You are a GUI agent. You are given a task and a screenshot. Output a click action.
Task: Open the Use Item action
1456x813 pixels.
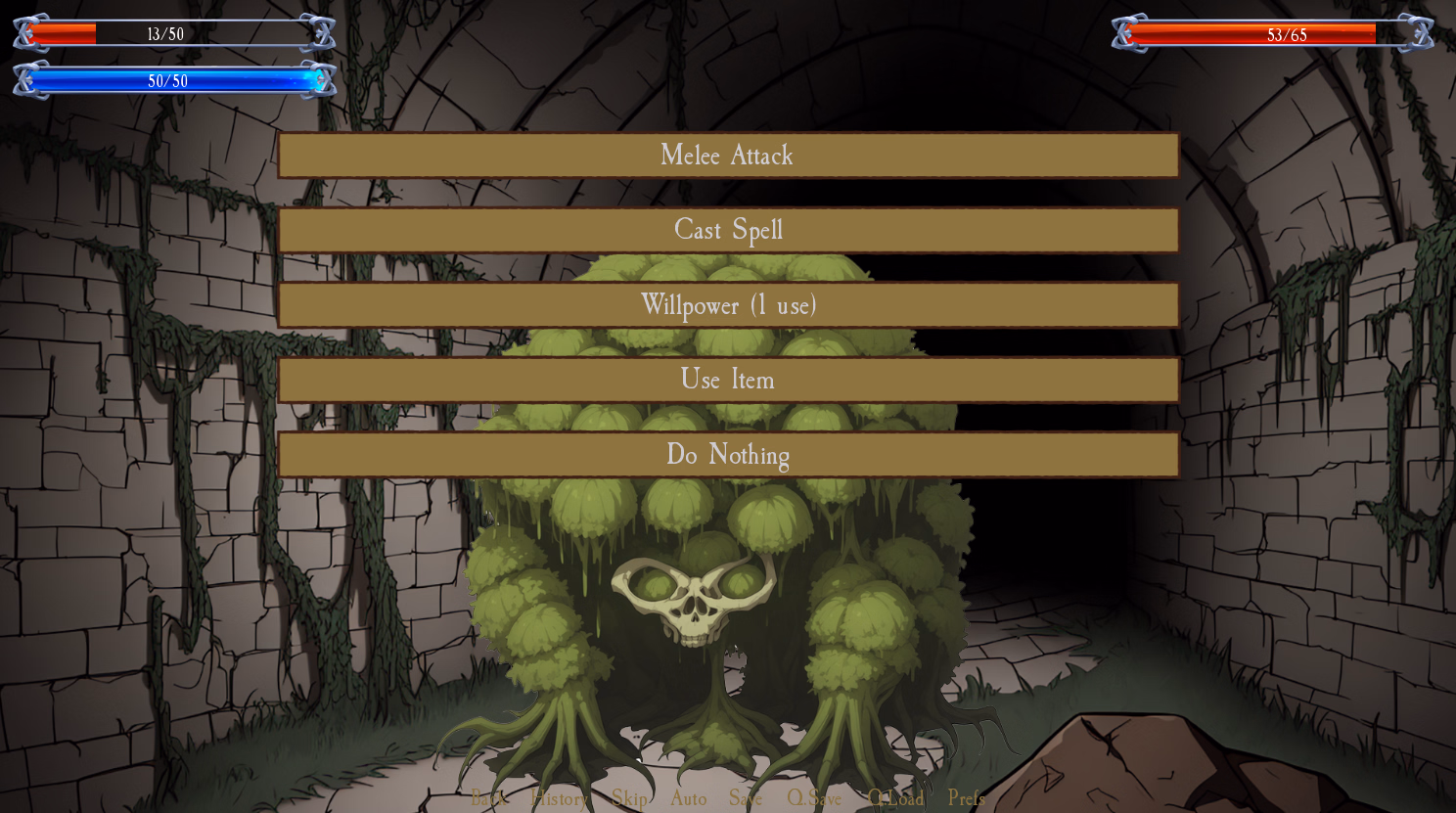click(728, 381)
